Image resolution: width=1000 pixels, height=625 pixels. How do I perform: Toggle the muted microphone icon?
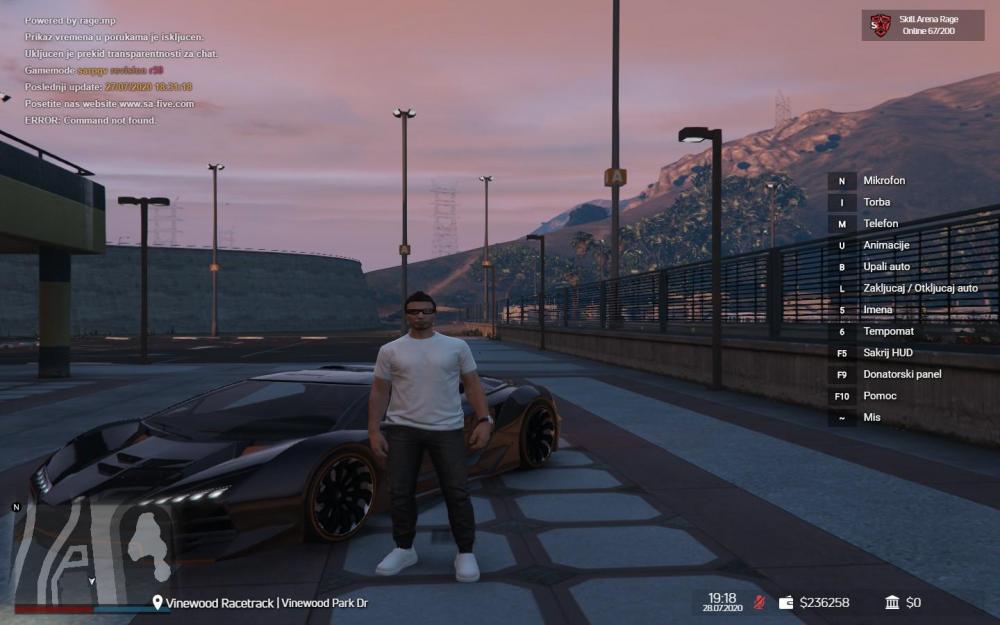click(x=758, y=602)
